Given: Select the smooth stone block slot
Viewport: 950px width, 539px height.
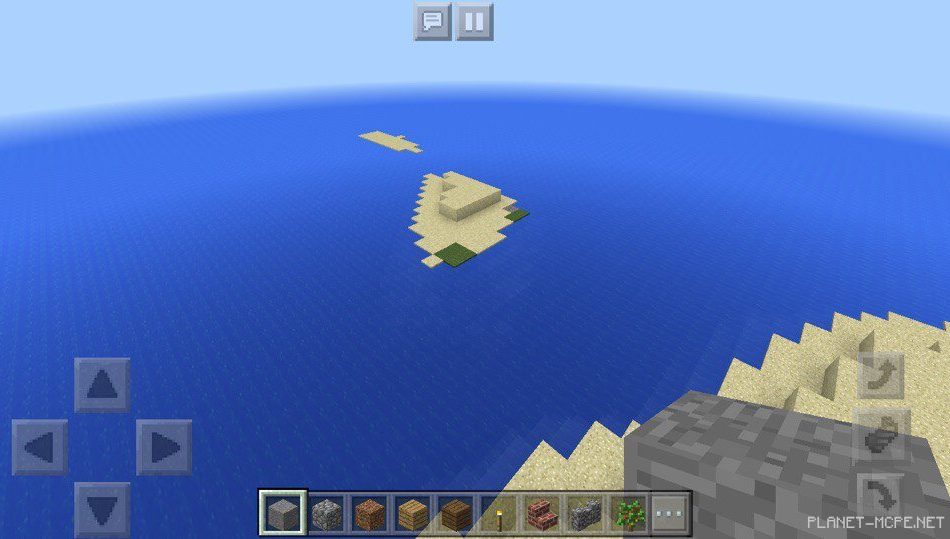Looking at the screenshot, I should coord(281,513).
